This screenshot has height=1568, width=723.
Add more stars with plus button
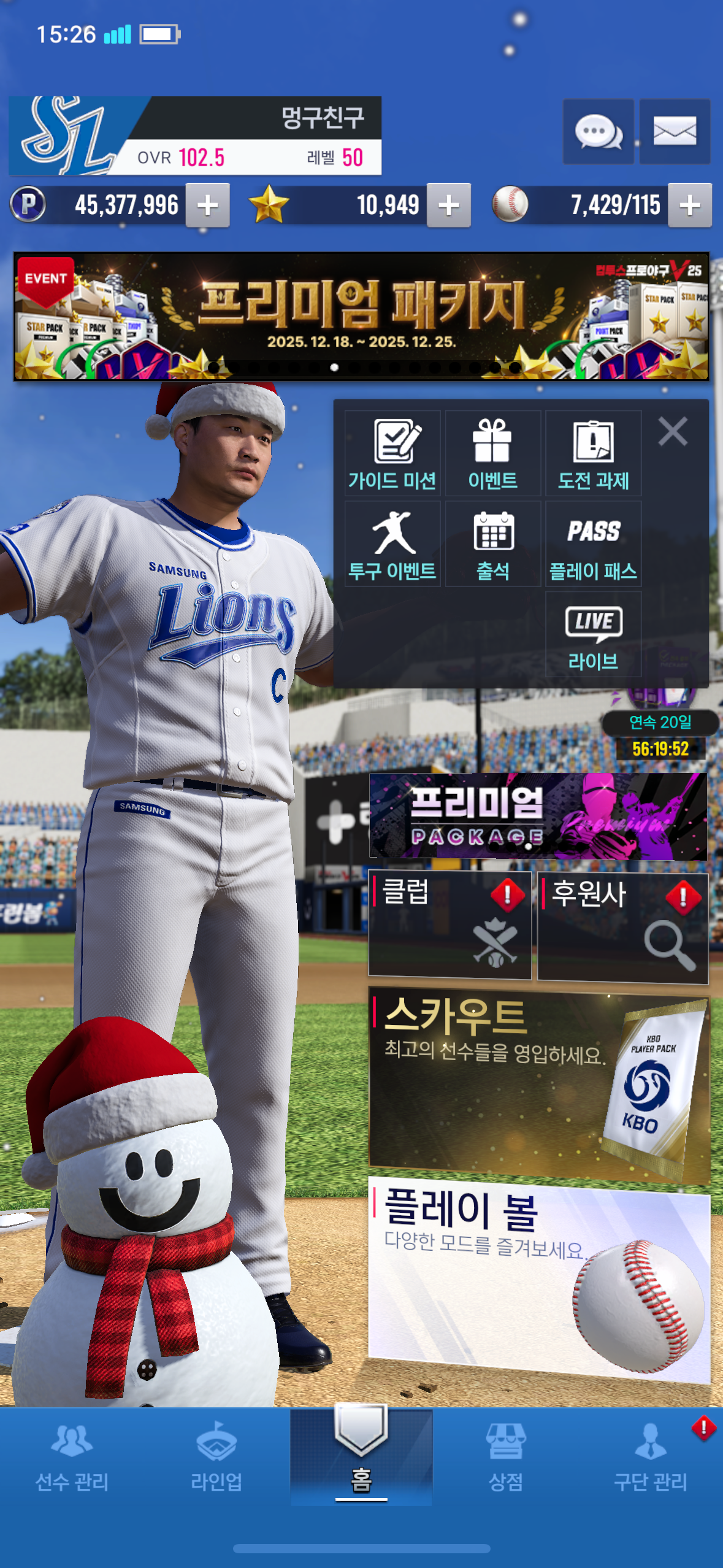click(449, 206)
